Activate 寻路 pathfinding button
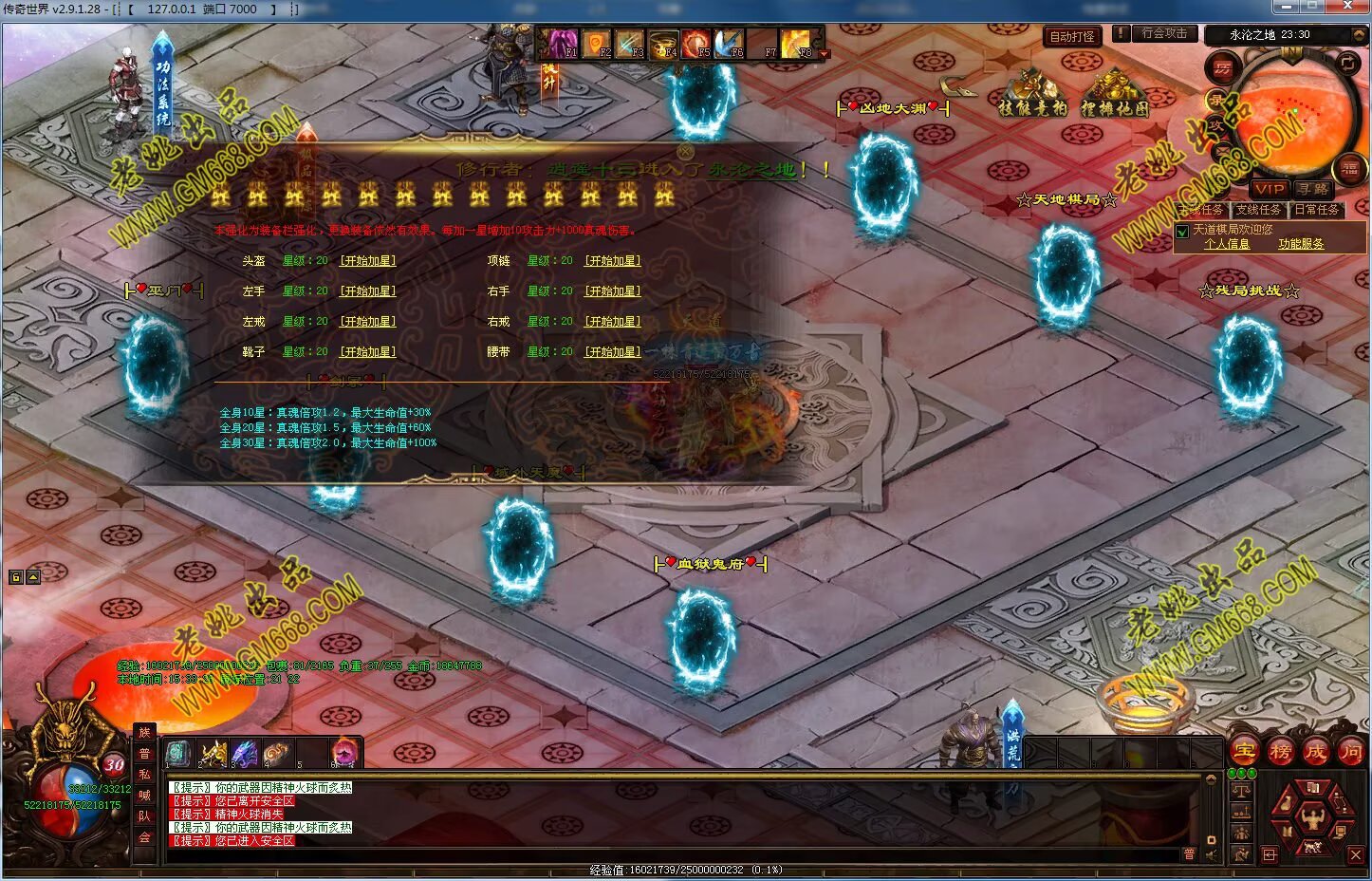This screenshot has height=881, width=1372. pos(1313,189)
